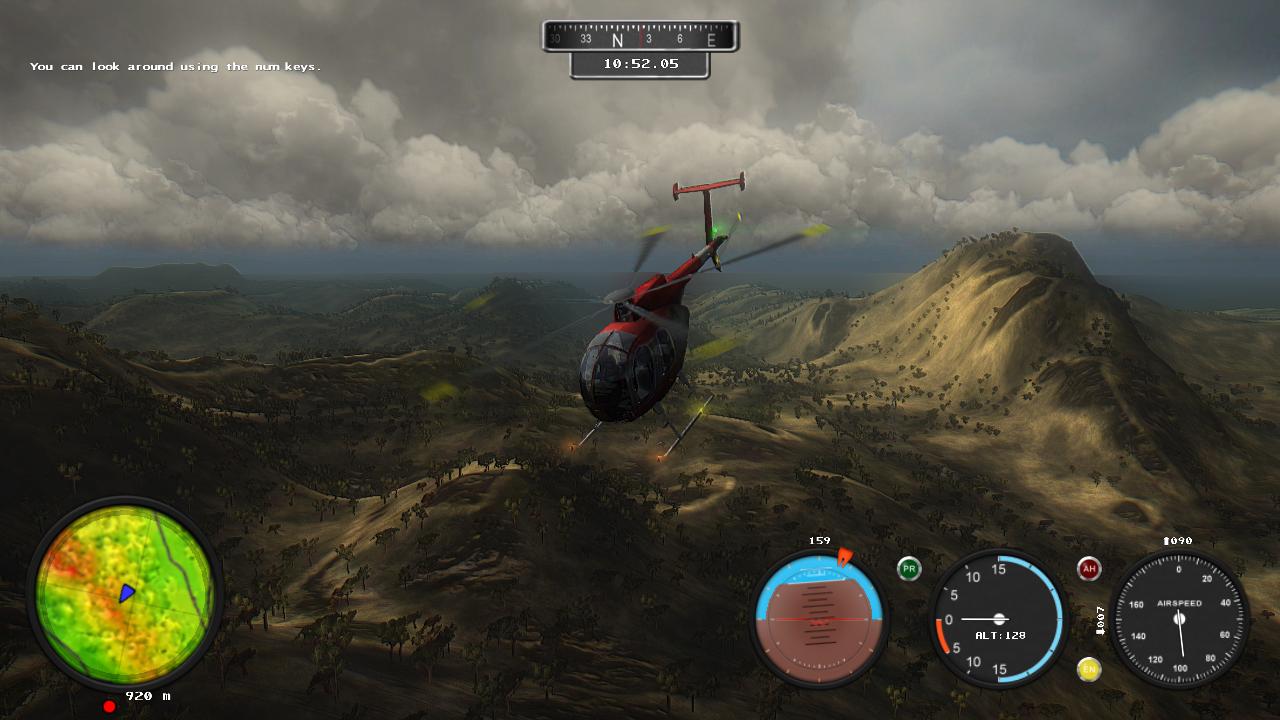Click the yellow EN indicator light
This screenshot has width=1280, height=720.
tap(1089, 669)
